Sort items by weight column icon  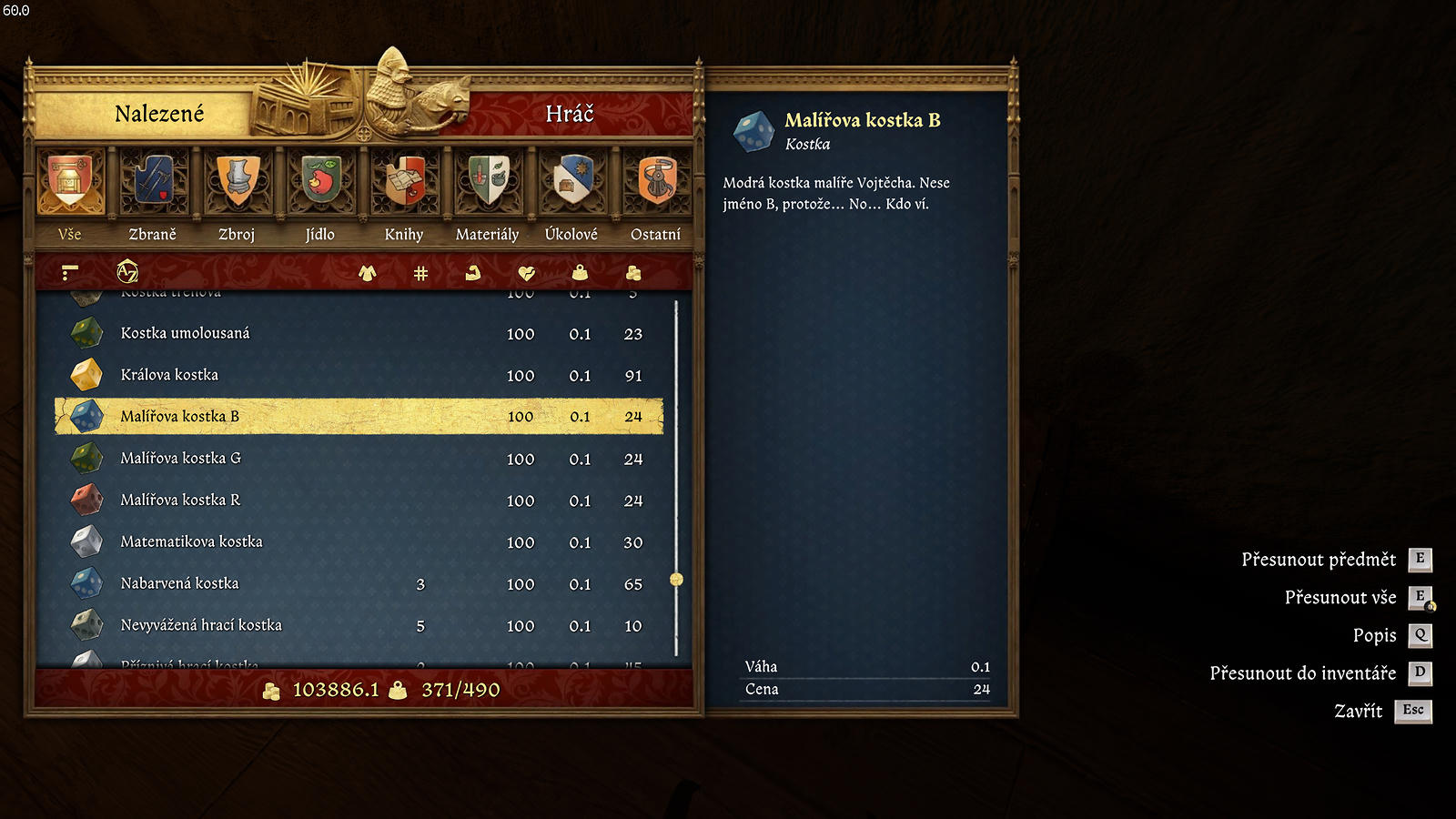[x=580, y=273]
